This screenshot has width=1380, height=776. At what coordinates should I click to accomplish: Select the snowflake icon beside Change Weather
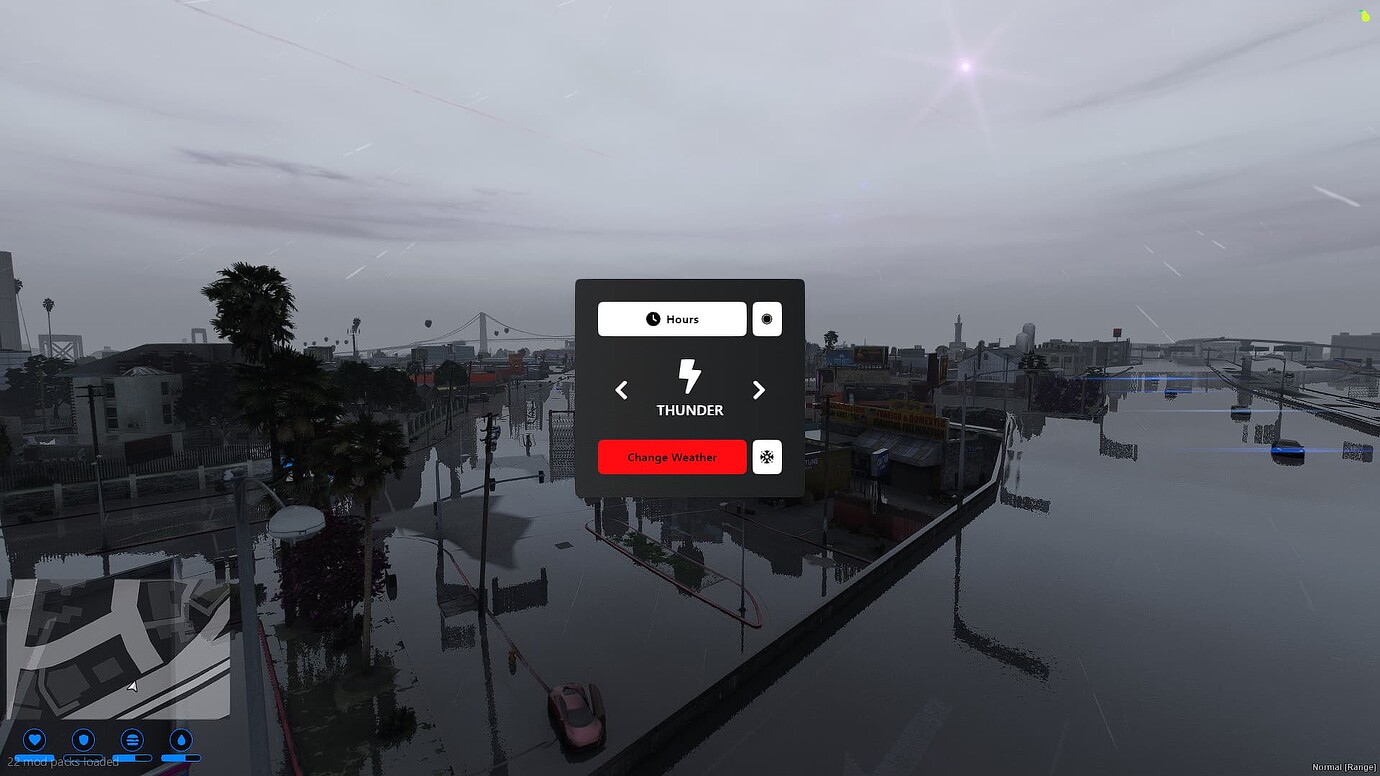766,457
